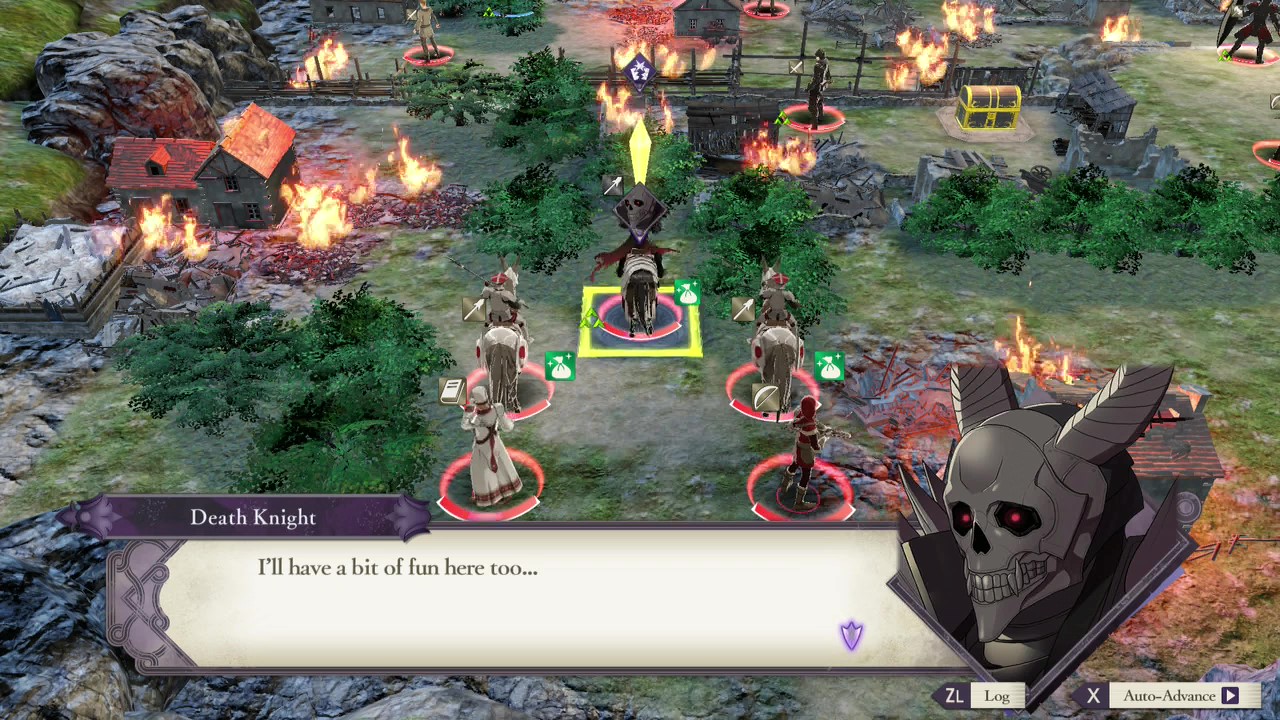
Task: Click the sparkling item bag icon near the left paladin
Action: (x=558, y=365)
